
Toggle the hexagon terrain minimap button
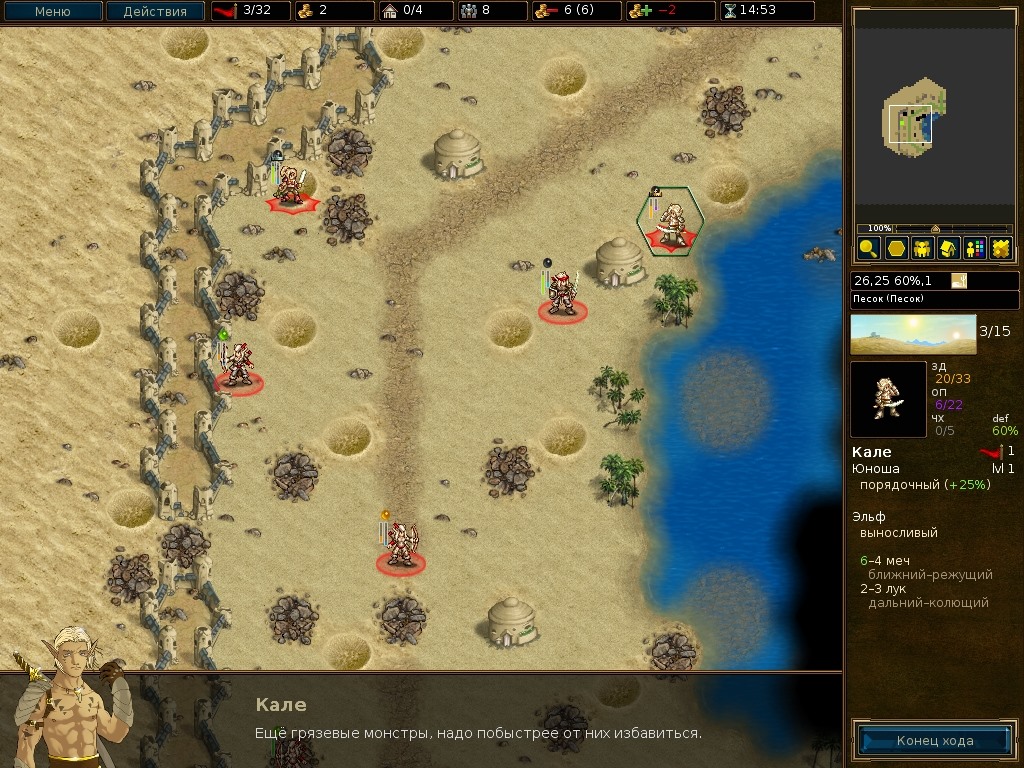click(895, 249)
